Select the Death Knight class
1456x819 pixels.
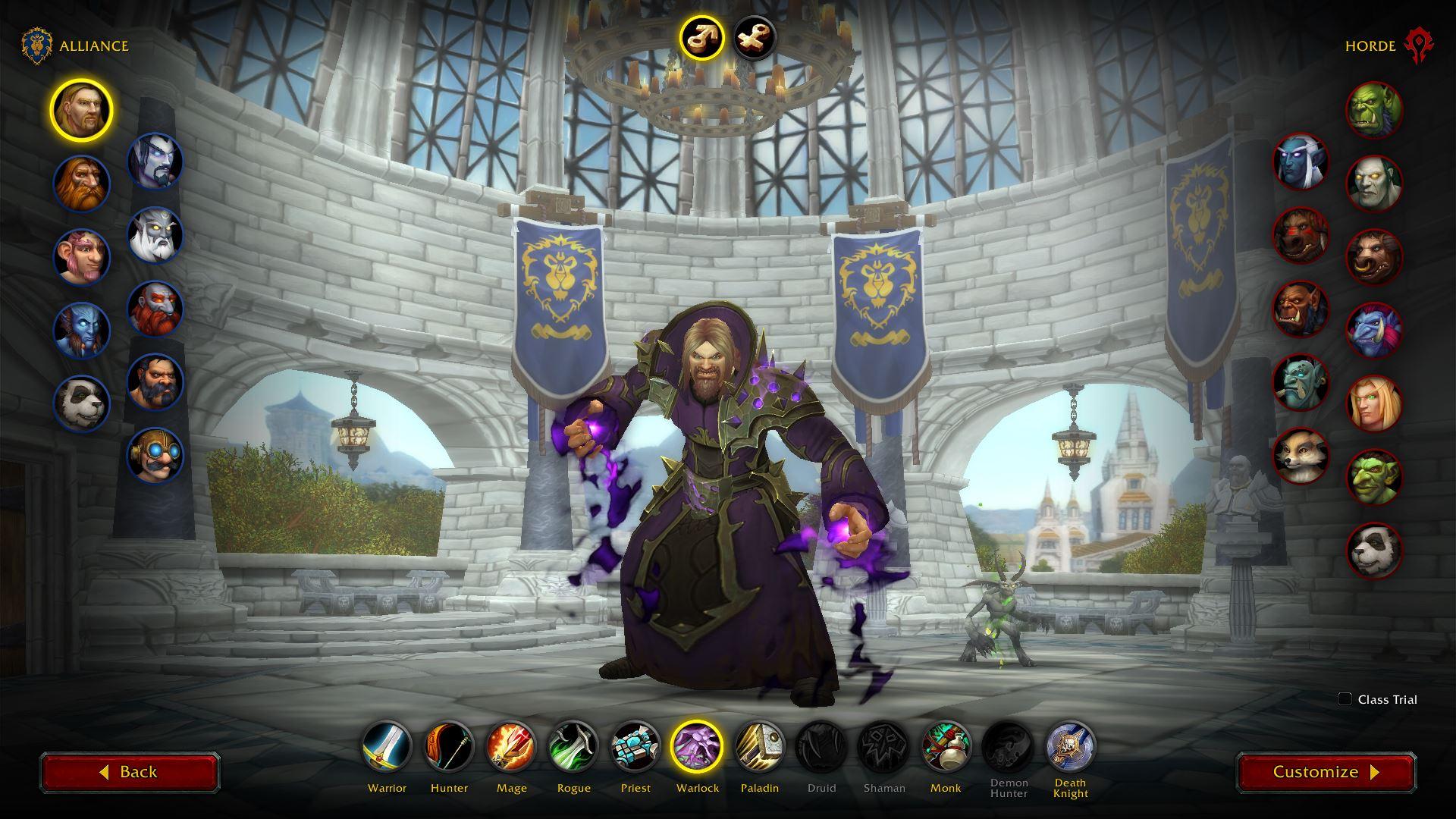[1070, 746]
